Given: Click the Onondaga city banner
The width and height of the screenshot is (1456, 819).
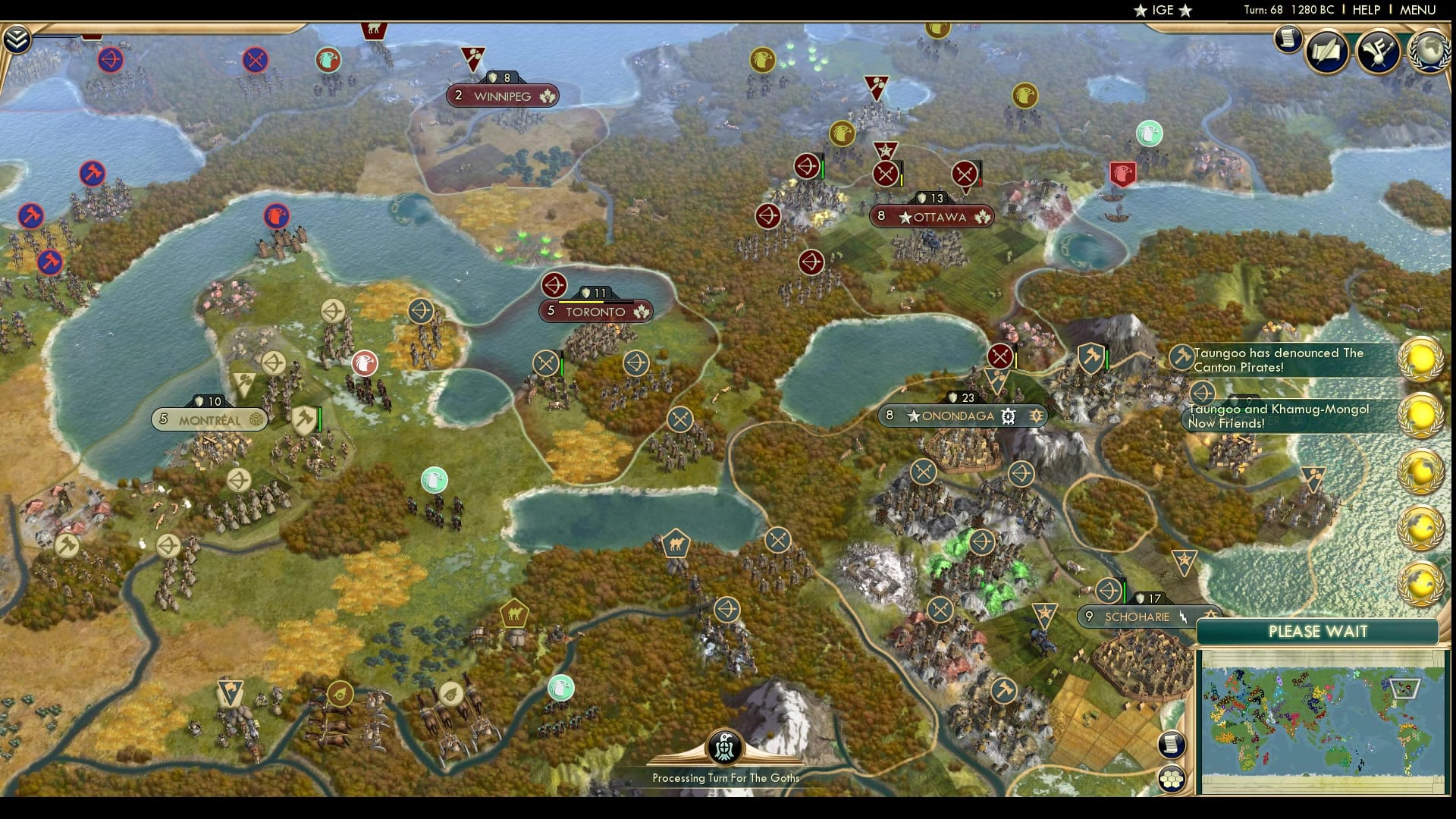Looking at the screenshot, I should pyautogui.click(x=962, y=416).
